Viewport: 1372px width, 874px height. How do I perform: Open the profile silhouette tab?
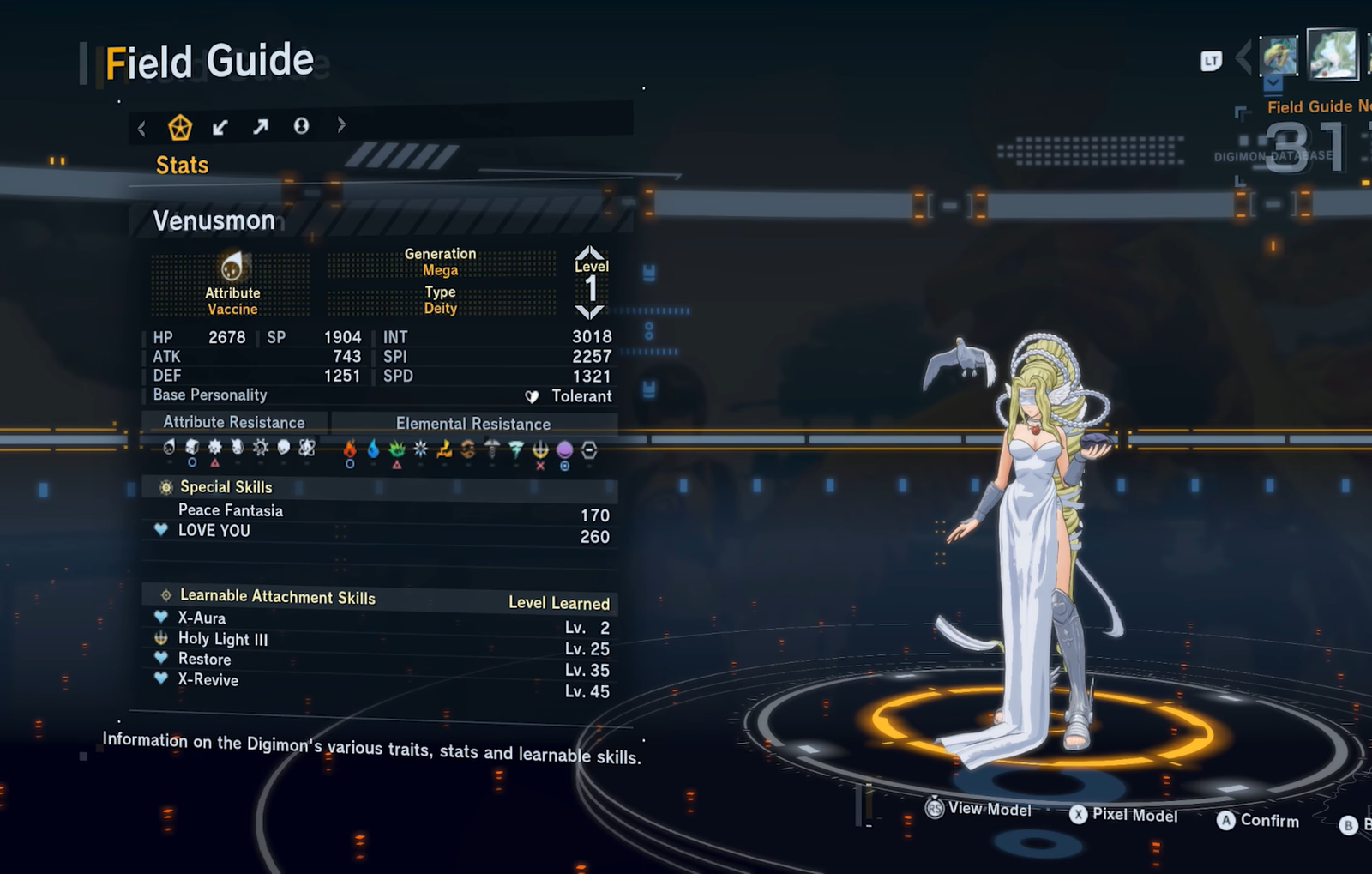tap(301, 126)
